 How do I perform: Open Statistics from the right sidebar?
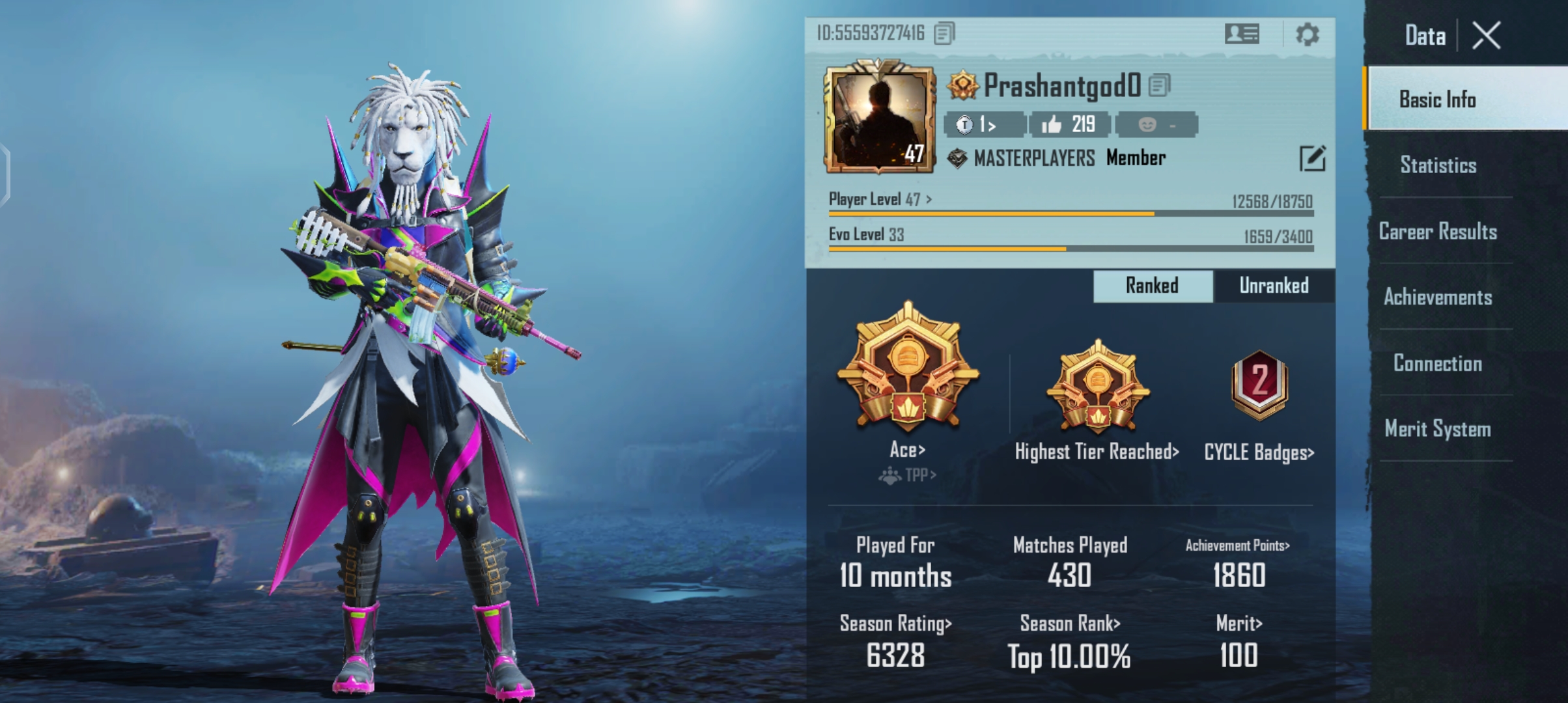1437,165
